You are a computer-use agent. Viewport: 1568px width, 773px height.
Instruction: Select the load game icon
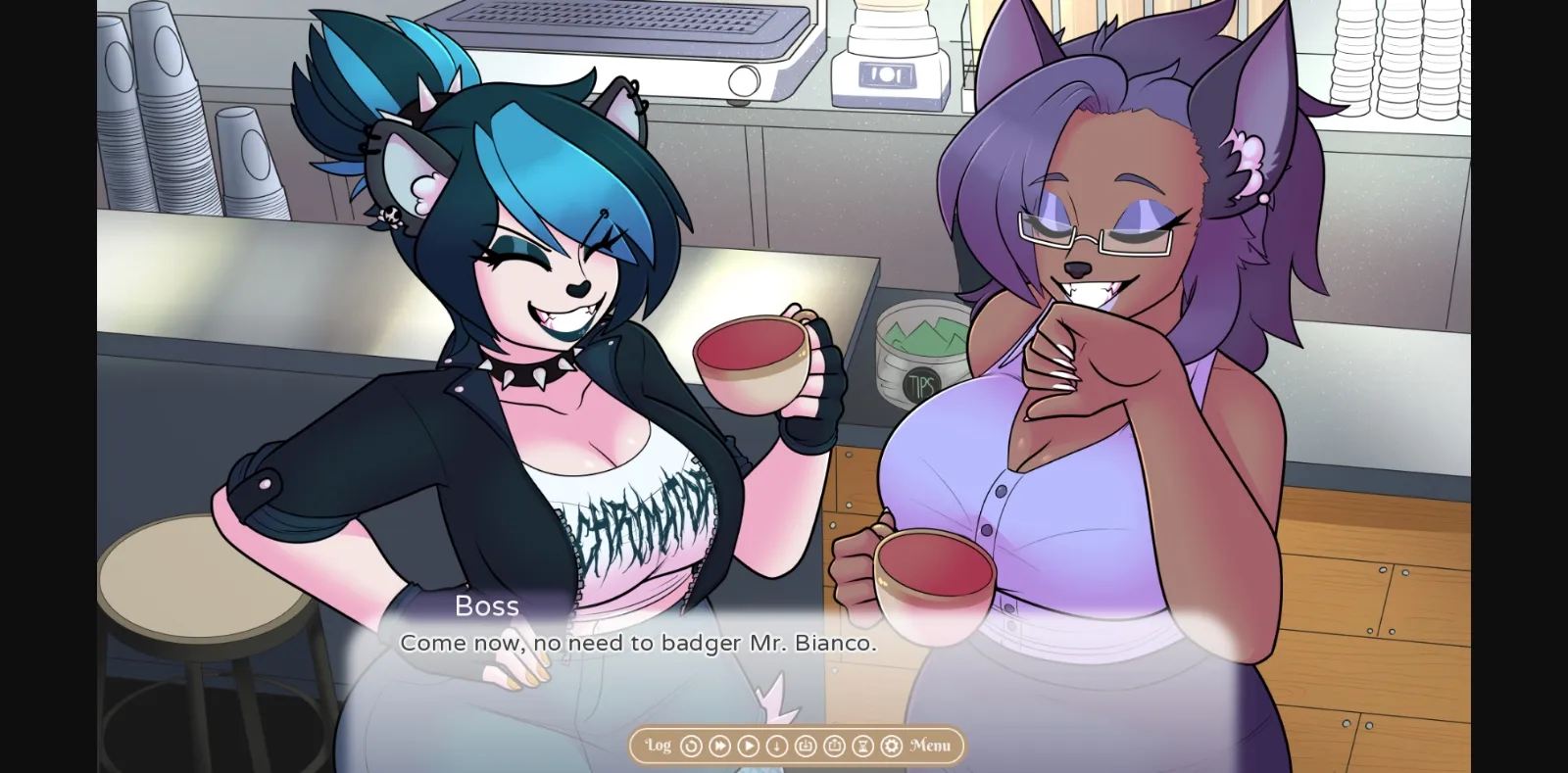click(835, 746)
